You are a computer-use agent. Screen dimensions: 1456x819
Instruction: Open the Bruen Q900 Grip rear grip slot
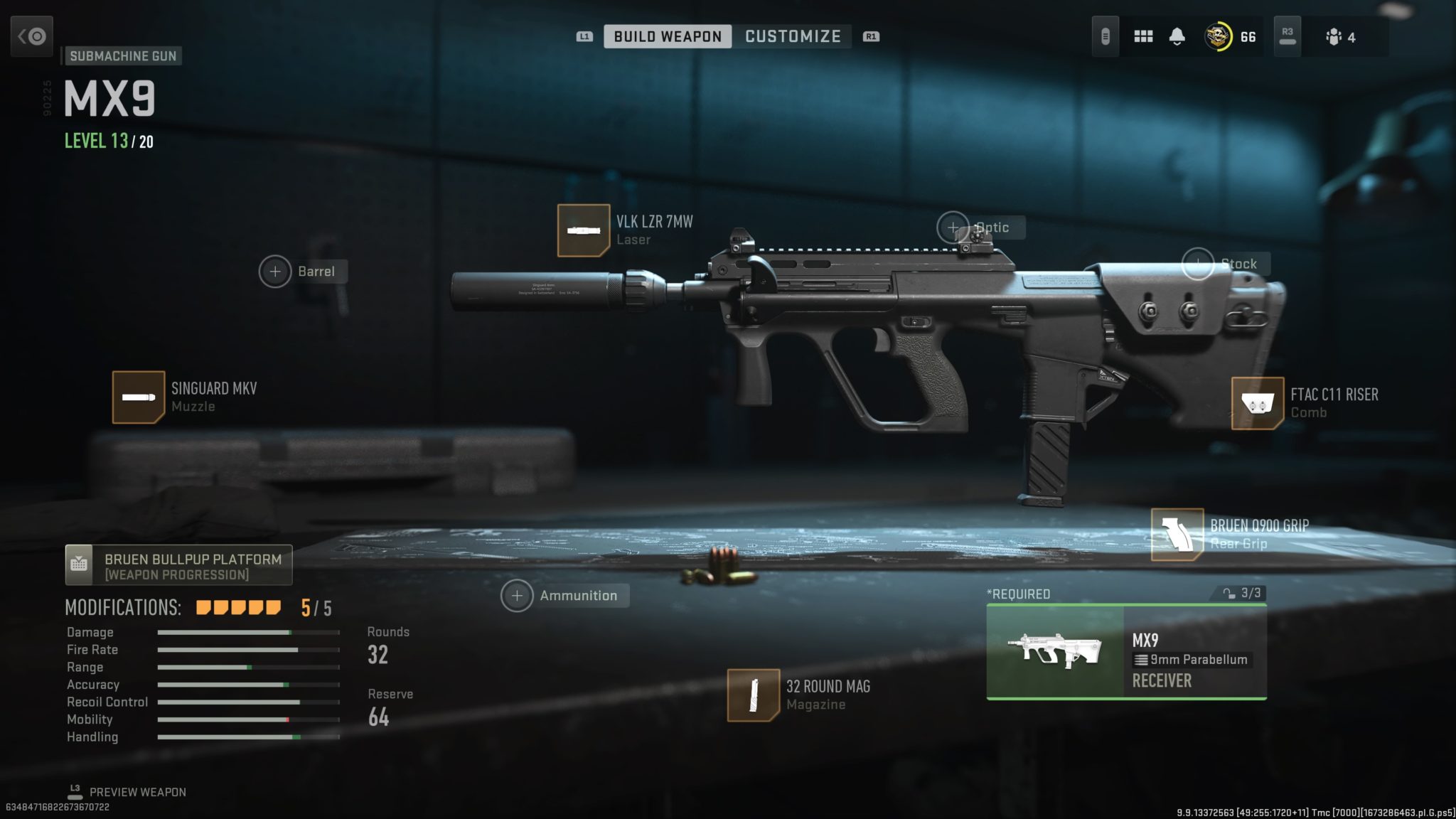[1177, 535]
